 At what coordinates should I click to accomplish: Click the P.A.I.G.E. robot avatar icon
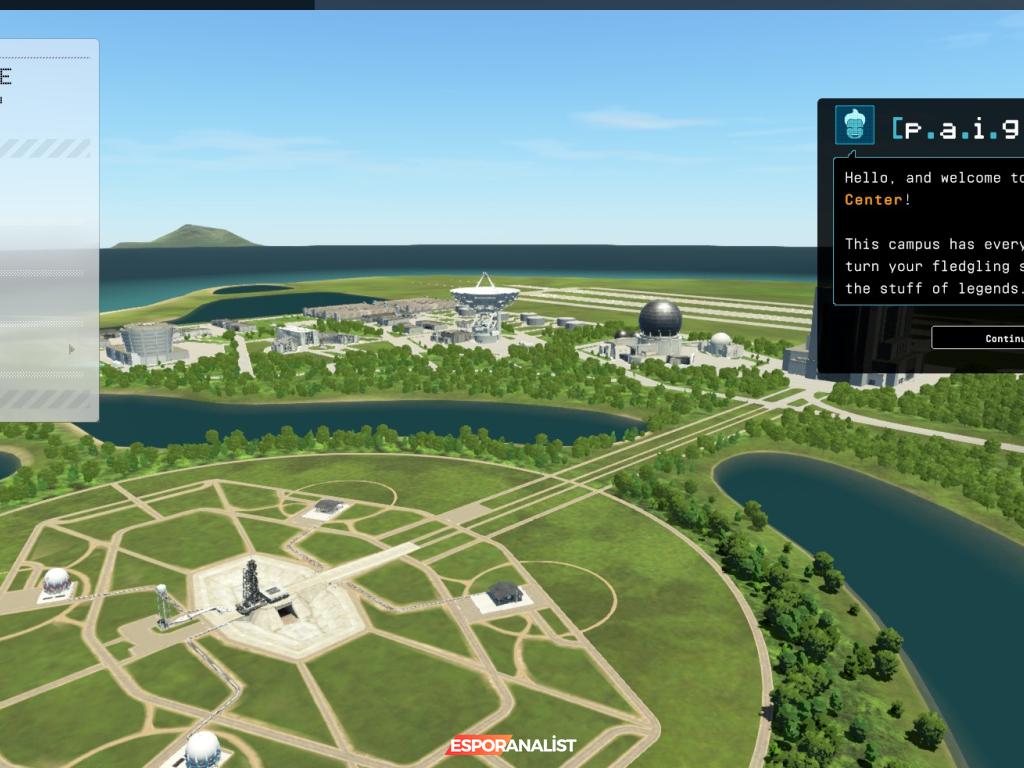point(854,125)
